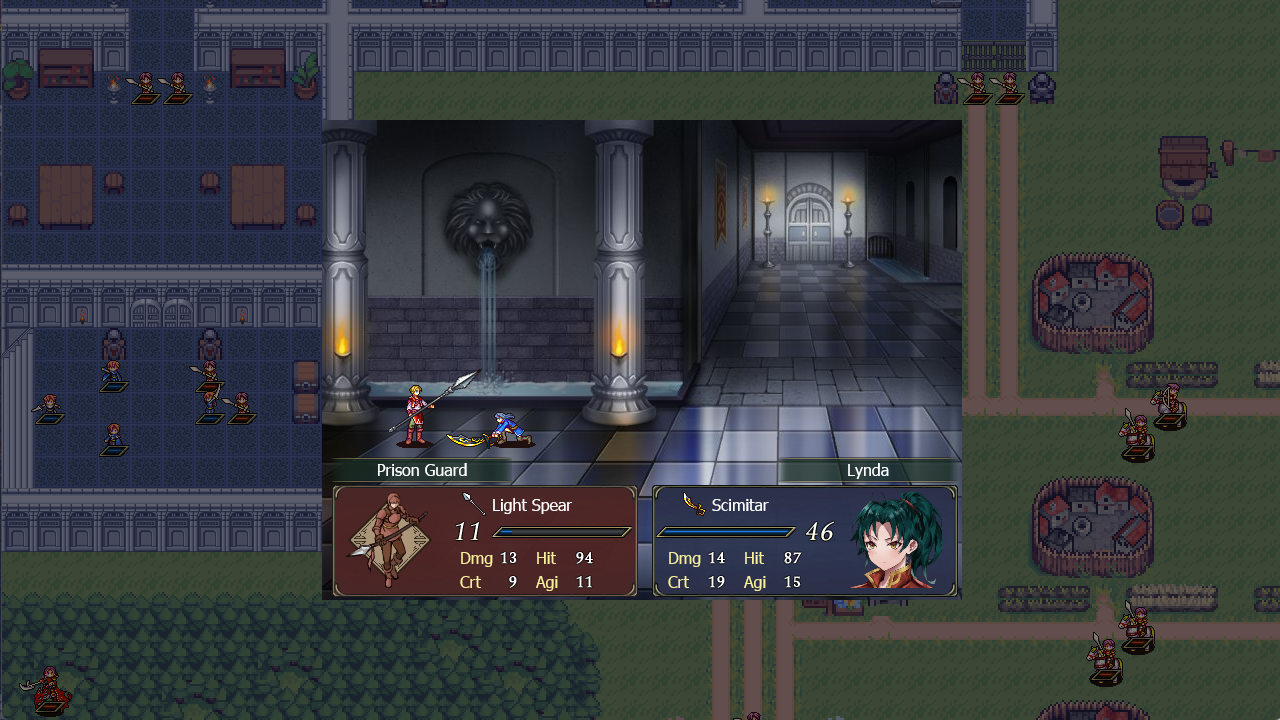The width and height of the screenshot is (1280, 720).
Task: Click the Prison Guard name banner
Action: [x=421, y=470]
